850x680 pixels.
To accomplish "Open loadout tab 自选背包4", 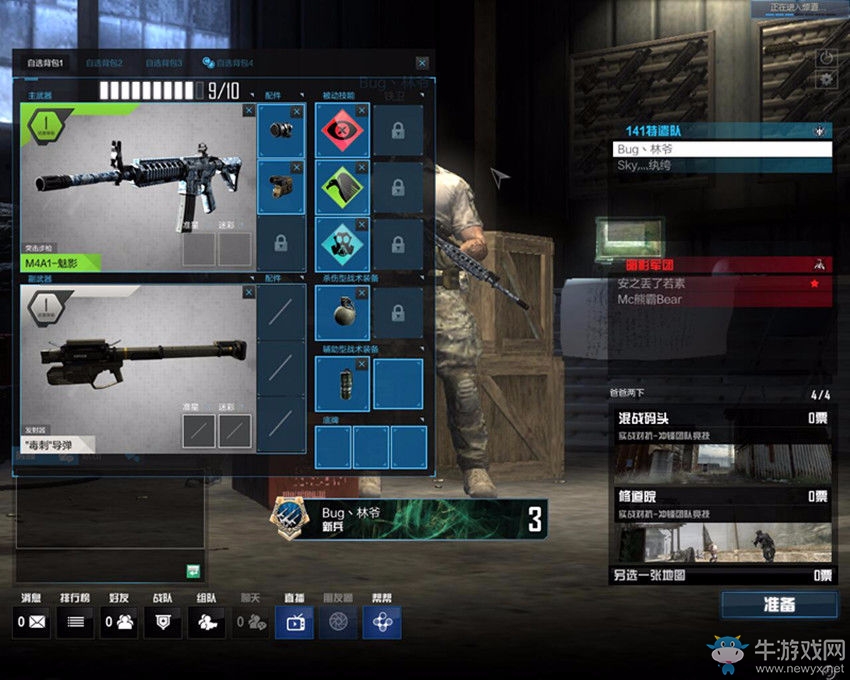I will 228,63.
